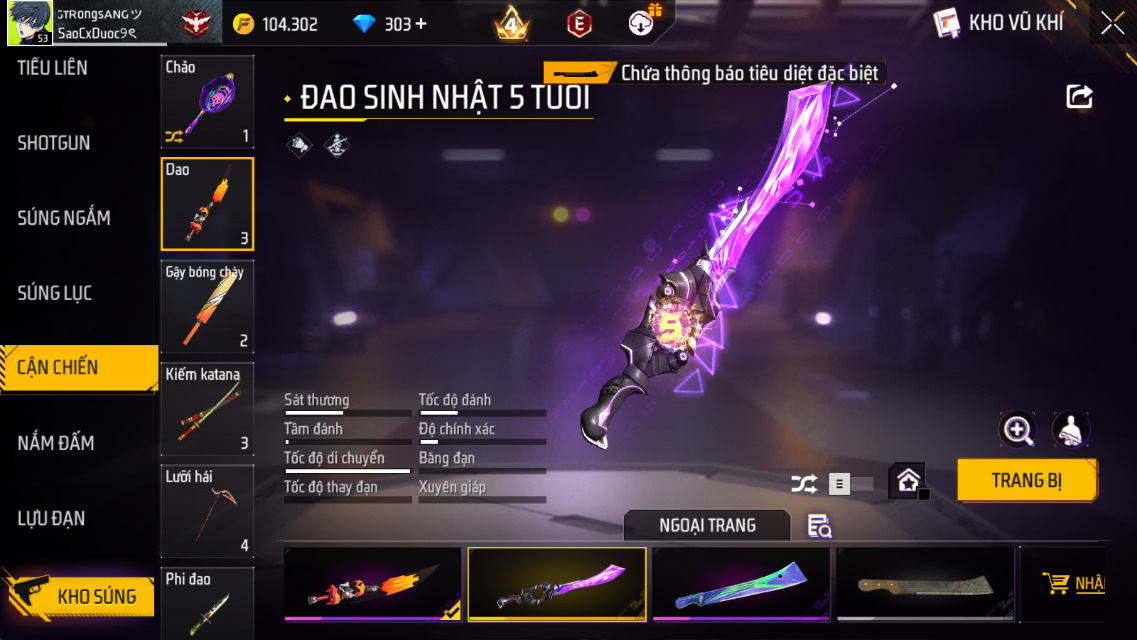Choose the SÚNG LỤC category
The width and height of the screenshot is (1137, 640).
pos(55,293)
